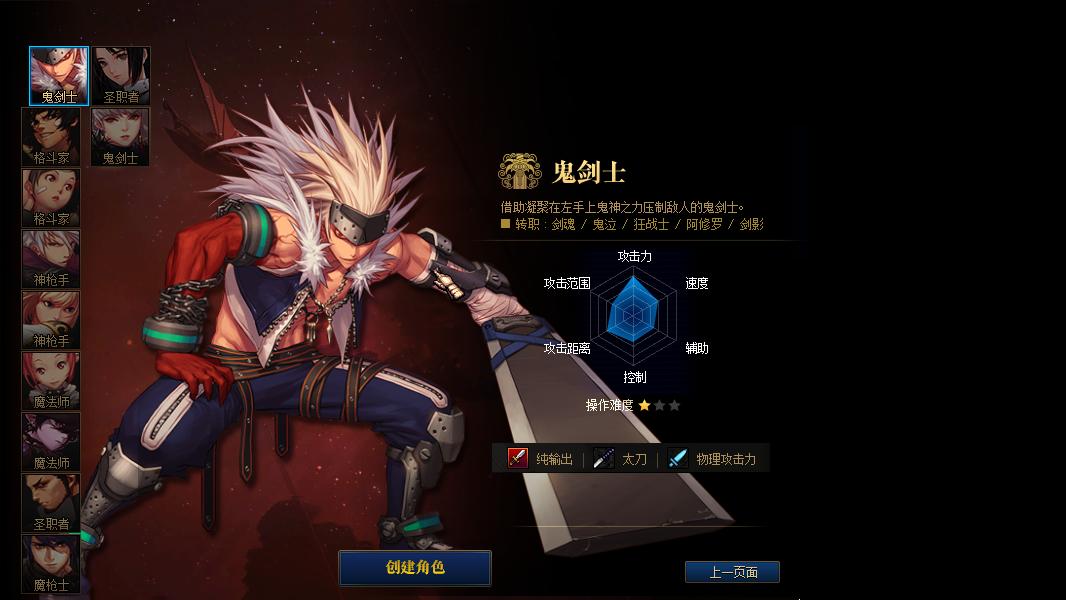Select the purple-haired male 魔法师 portrait
The width and height of the screenshot is (1066, 600).
51,442
